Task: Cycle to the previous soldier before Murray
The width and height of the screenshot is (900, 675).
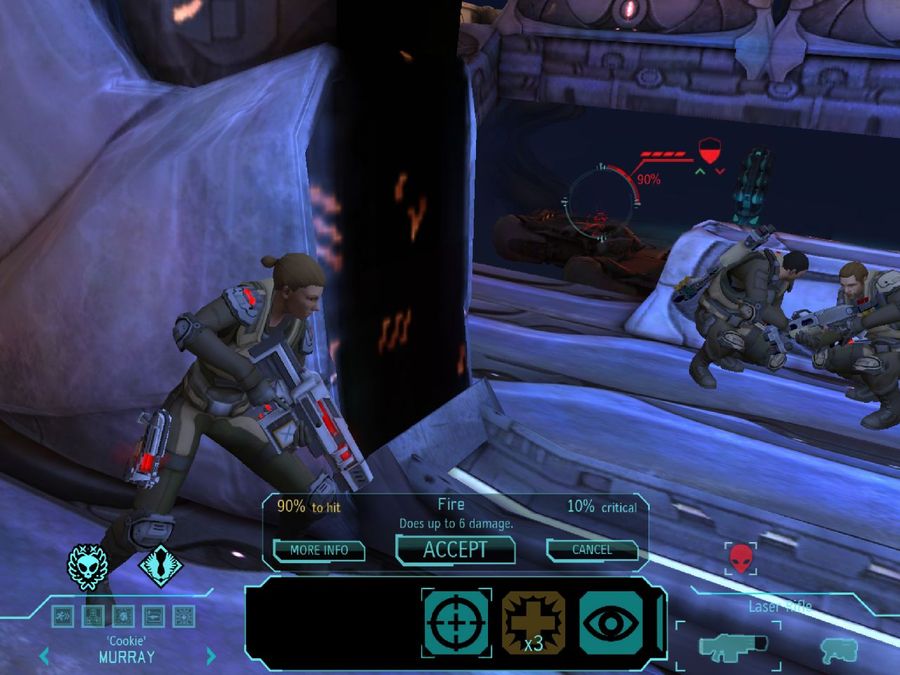Action: coord(43,657)
